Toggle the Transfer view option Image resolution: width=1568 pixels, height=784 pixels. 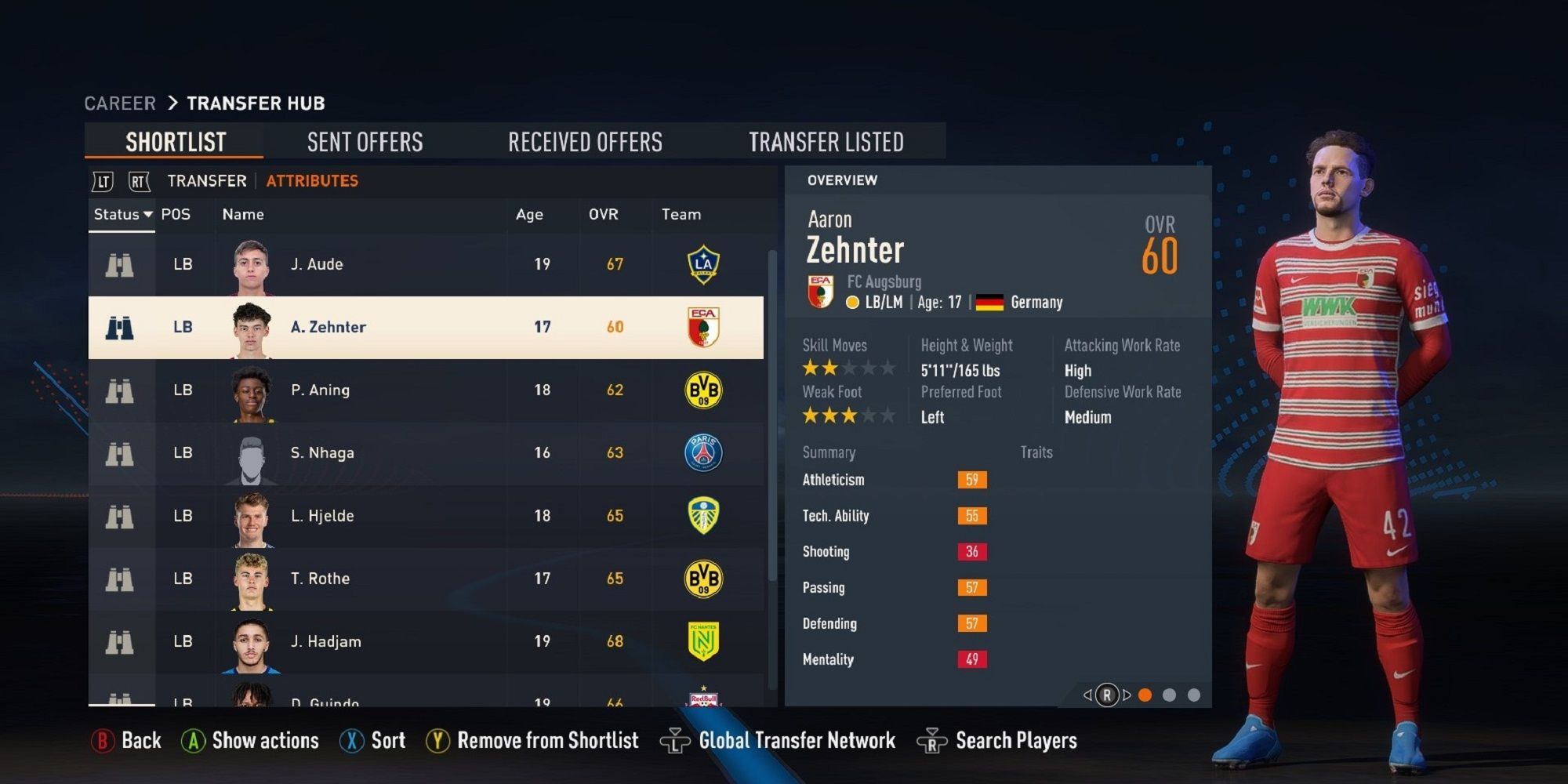coord(205,180)
